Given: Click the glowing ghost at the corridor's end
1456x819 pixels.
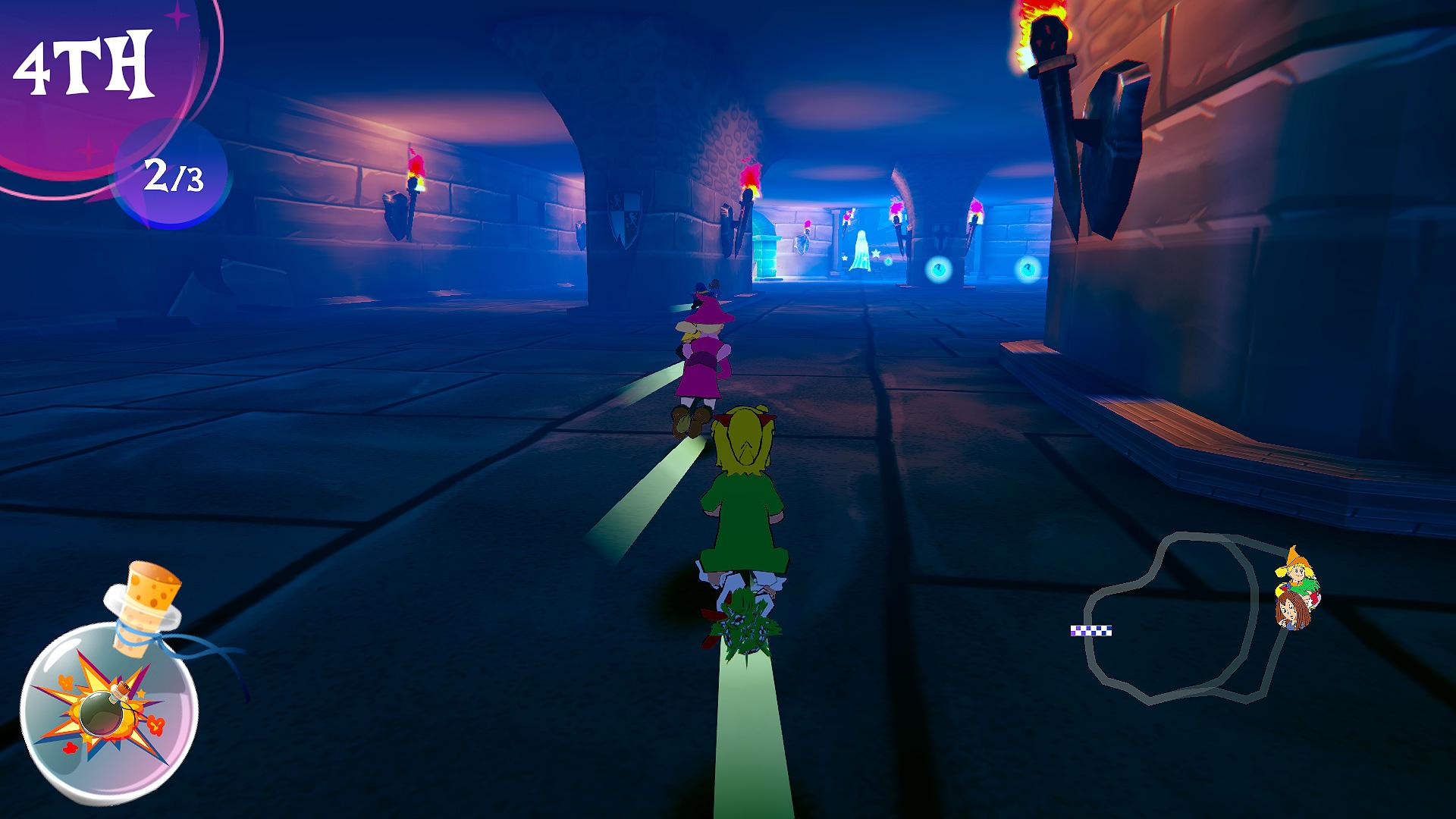Looking at the screenshot, I should [x=861, y=250].
